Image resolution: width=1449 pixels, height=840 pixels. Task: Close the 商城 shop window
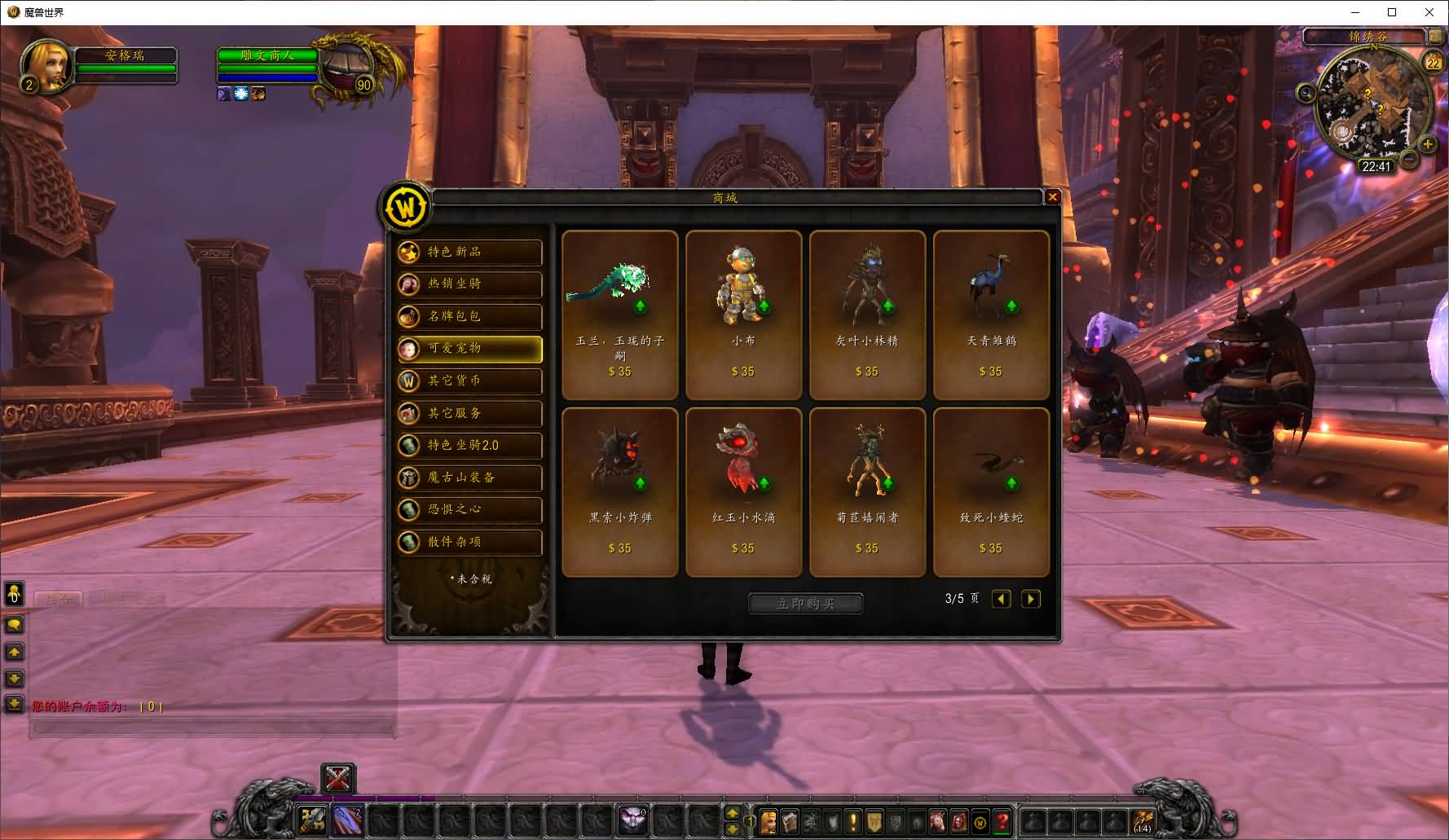[x=1052, y=197]
